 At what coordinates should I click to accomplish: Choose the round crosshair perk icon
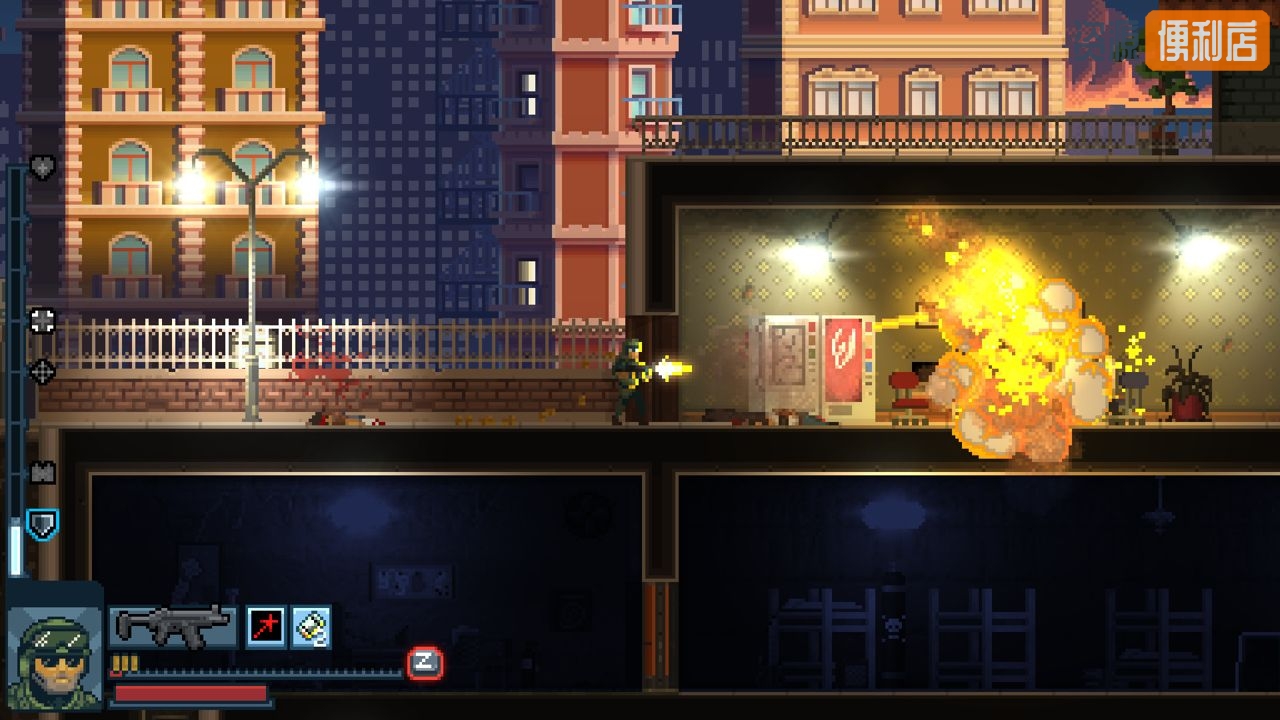42,371
